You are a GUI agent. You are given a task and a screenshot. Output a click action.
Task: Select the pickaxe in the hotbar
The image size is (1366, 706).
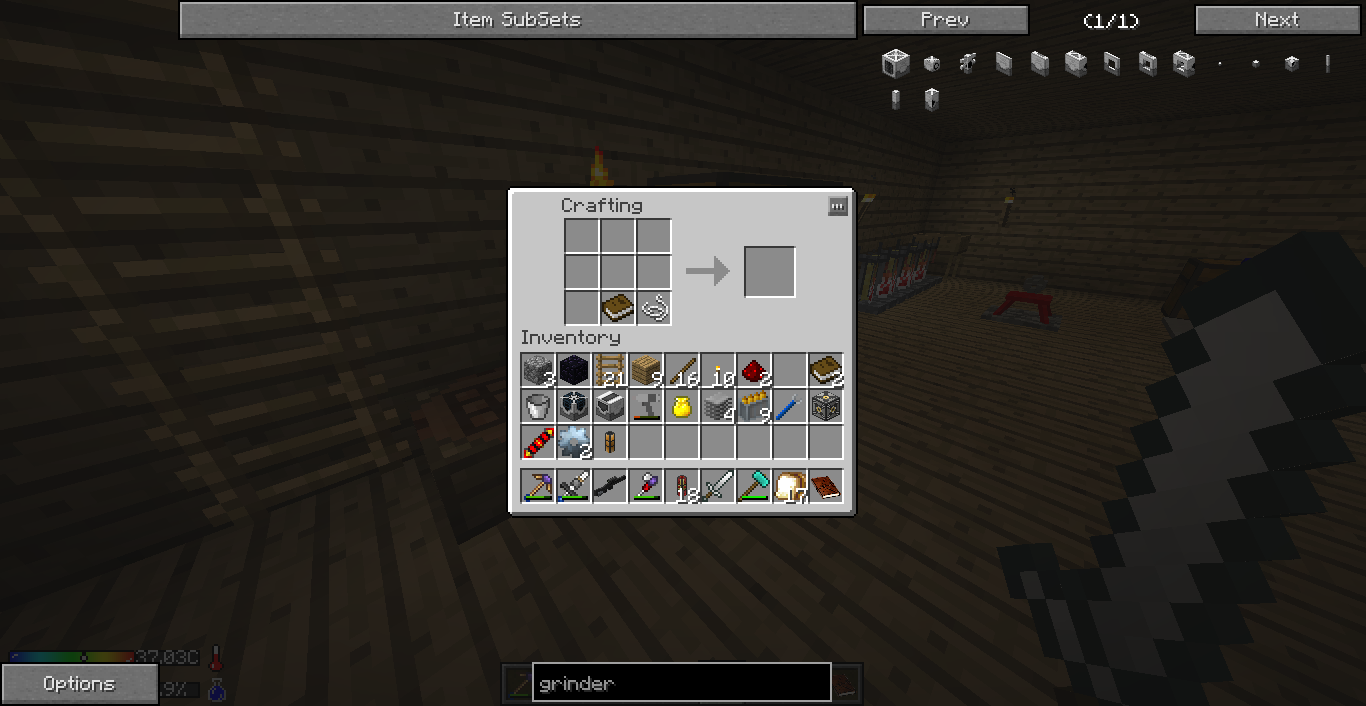point(538,487)
